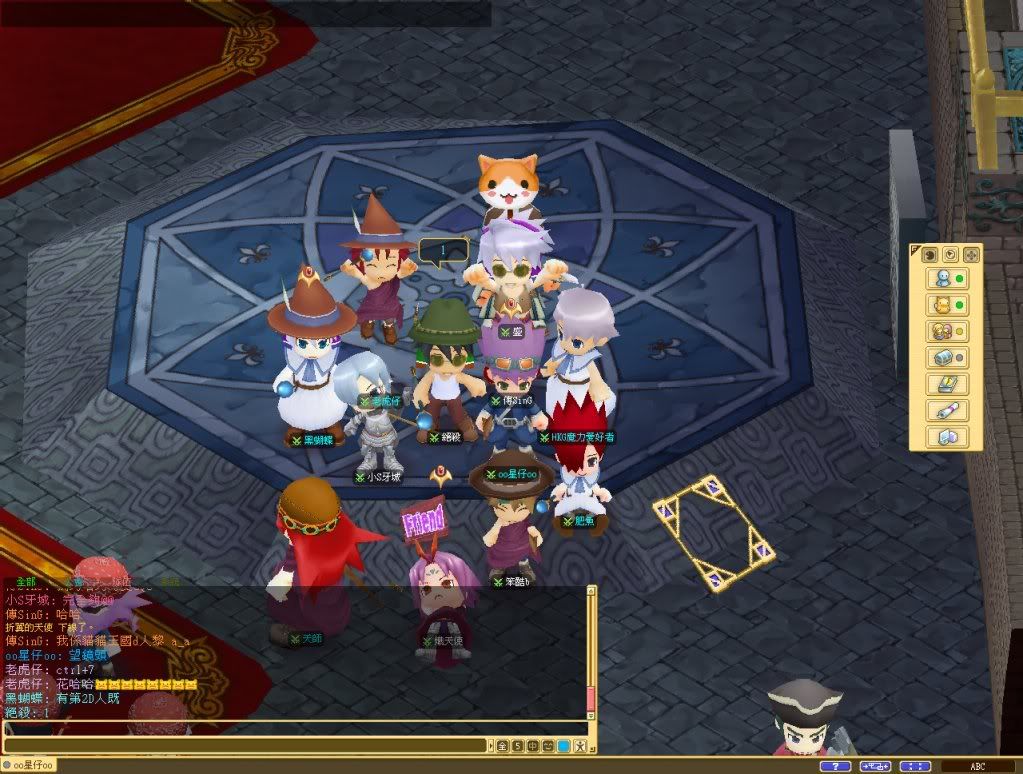Viewport: 1023px width, 774px height.
Task: Click the ABC input mode box
Action: tap(977, 766)
